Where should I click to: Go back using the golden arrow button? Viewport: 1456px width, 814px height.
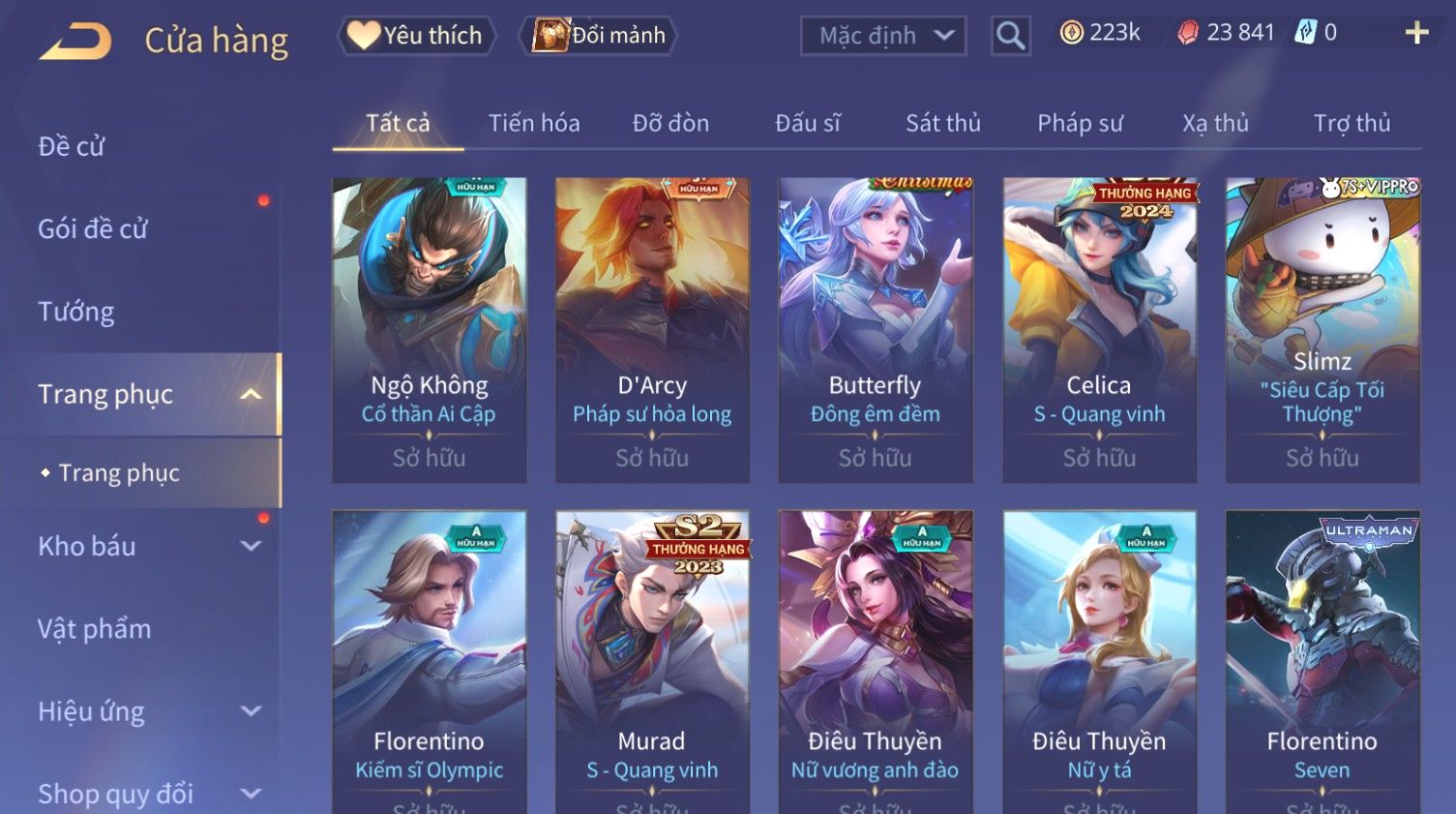point(75,41)
